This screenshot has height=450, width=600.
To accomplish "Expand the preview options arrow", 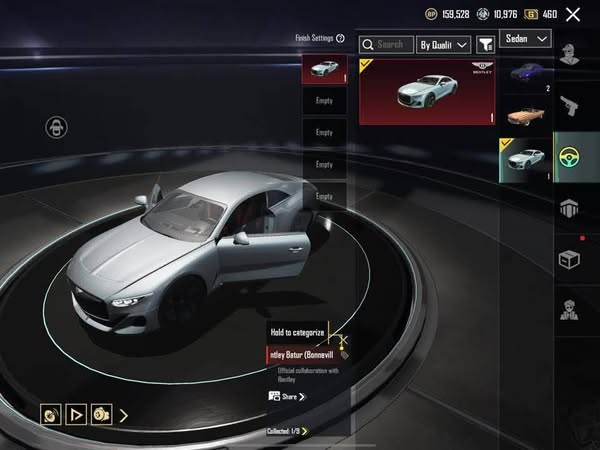I will 123,414.
